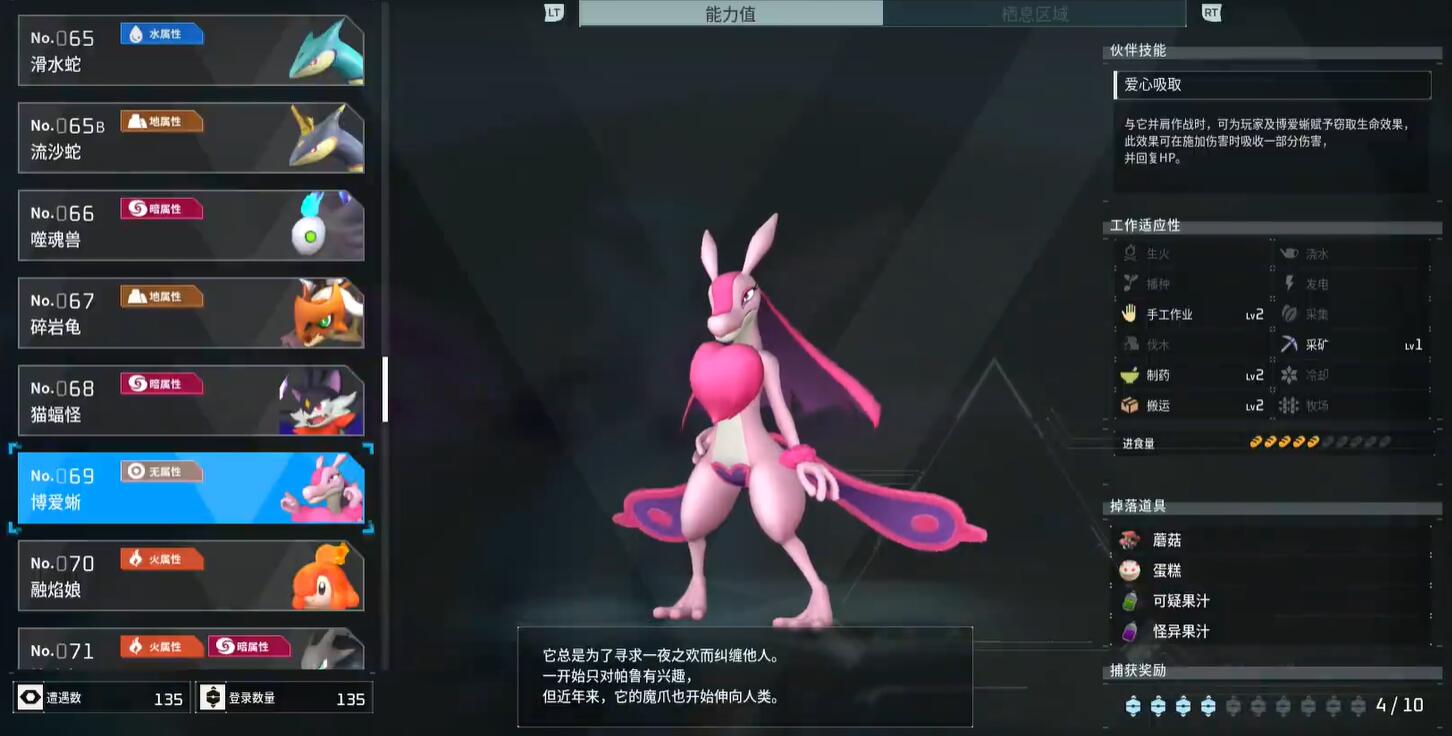This screenshot has width=1452, height=736.
Task: Click the 浇水 (watering) can icon
Action: pyautogui.click(x=1292, y=252)
